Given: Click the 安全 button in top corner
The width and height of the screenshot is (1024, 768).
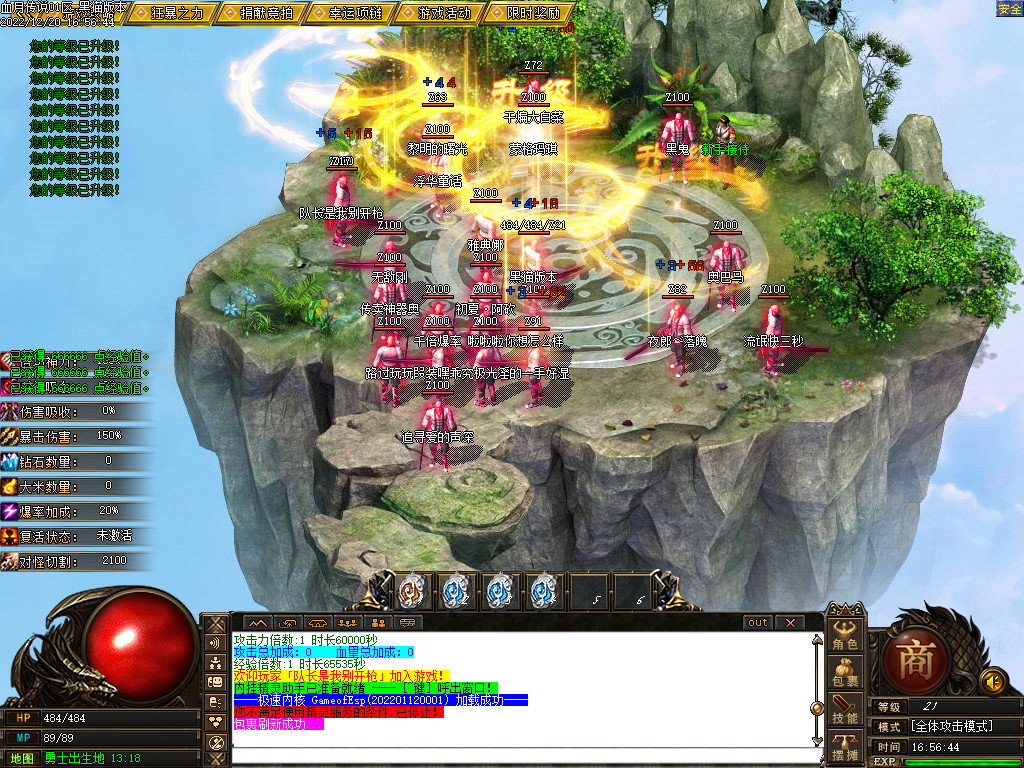Looking at the screenshot, I should pos(1009,8).
